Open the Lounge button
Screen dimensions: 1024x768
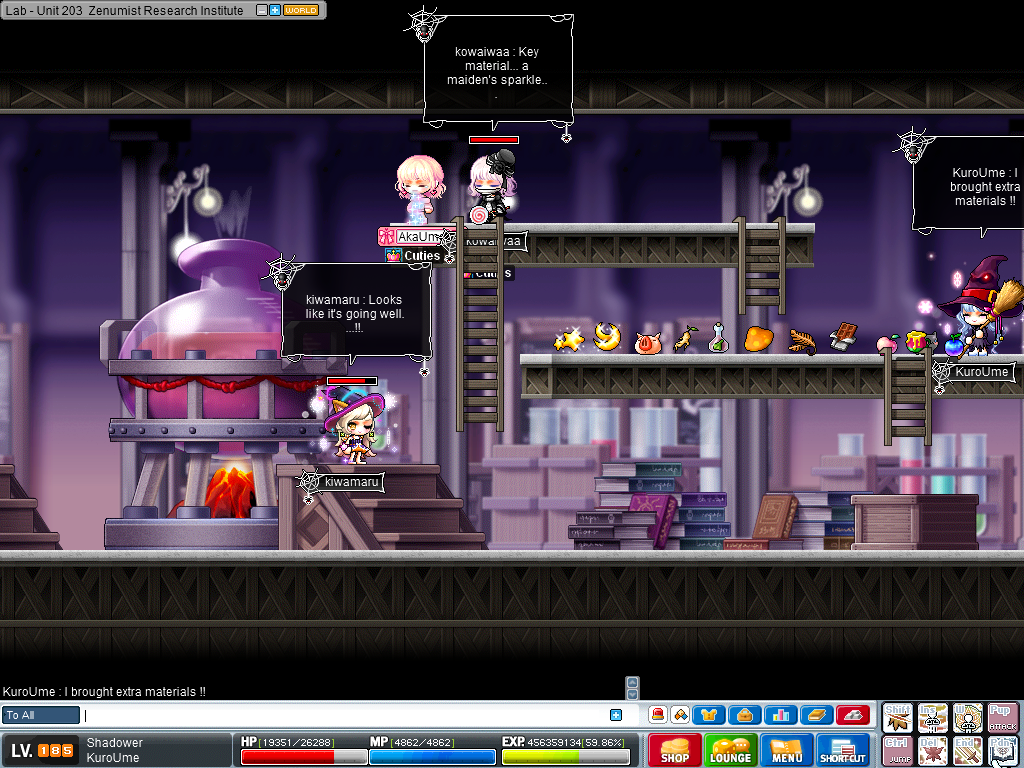point(731,750)
